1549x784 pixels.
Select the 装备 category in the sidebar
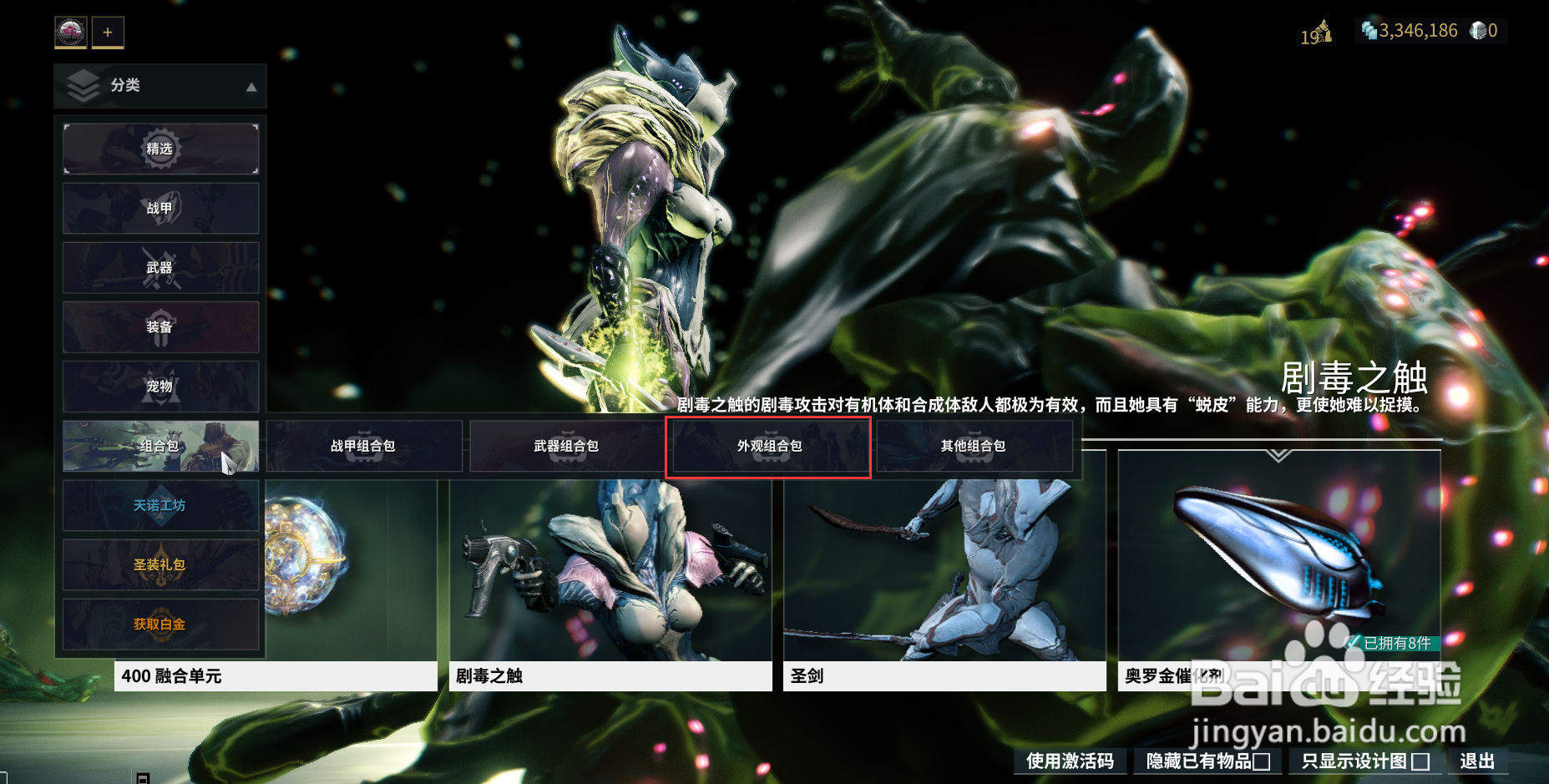[159, 327]
